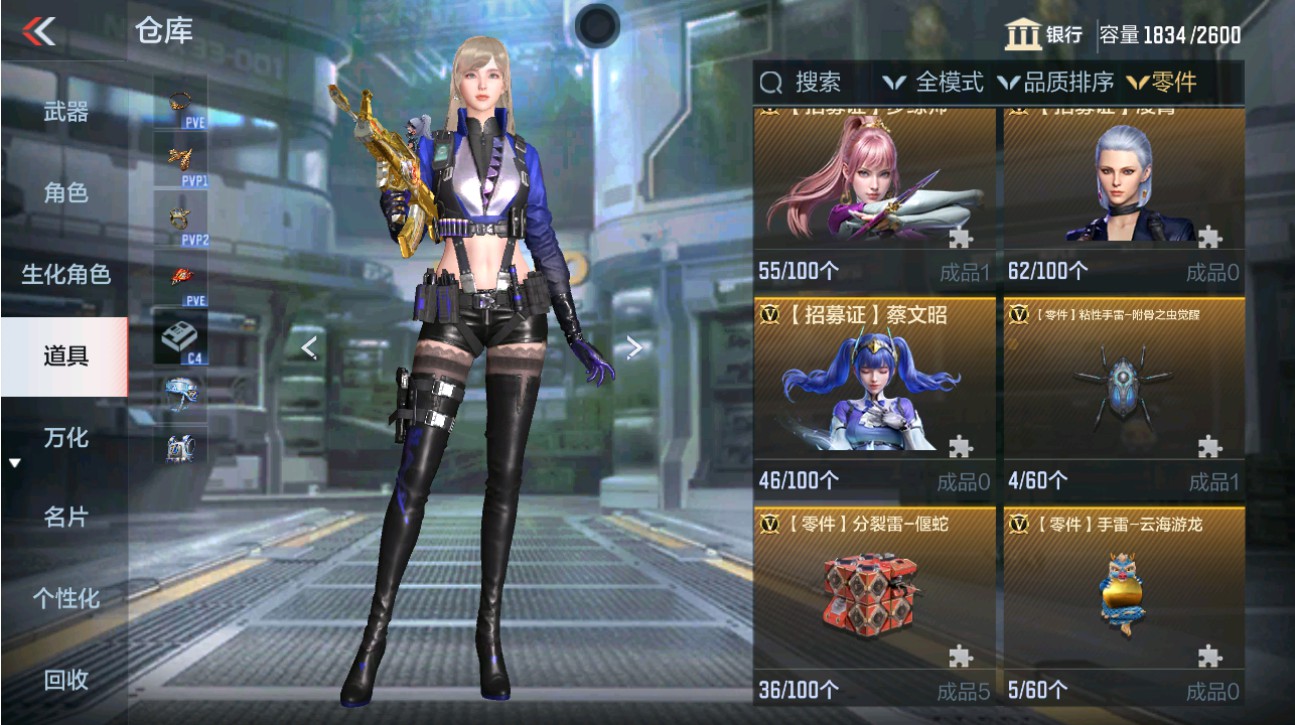Click the 搜索 search field
Viewport: 1295px width, 725px height.
pos(806,83)
